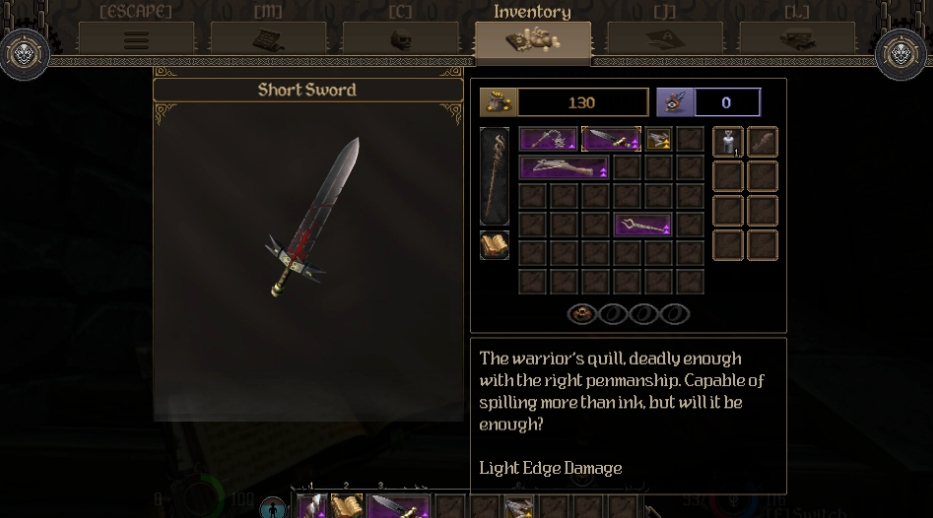Select the lantern item slot
Viewport: 933px width, 518px height.
727,142
